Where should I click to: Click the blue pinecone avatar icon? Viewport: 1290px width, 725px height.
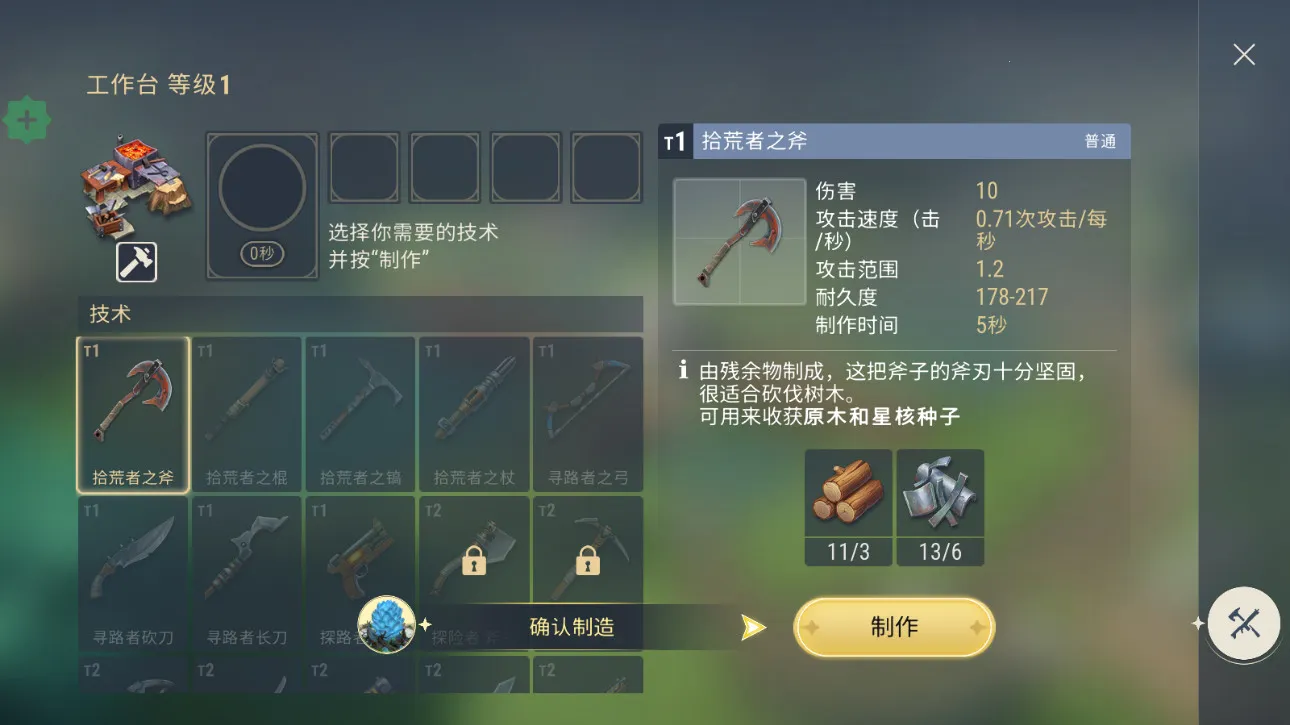pos(385,625)
